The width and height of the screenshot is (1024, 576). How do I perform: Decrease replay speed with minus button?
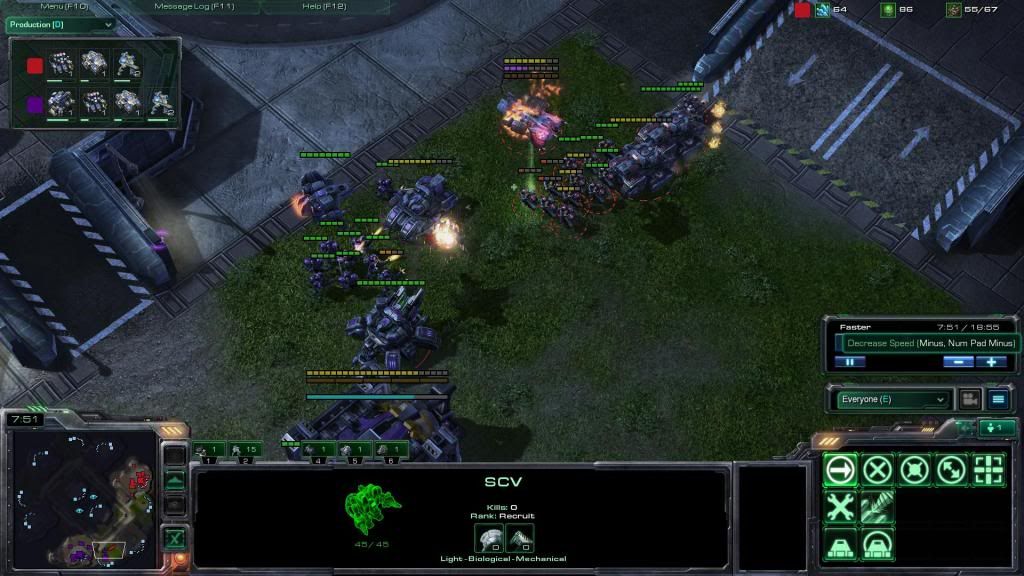[x=957, y=362]
